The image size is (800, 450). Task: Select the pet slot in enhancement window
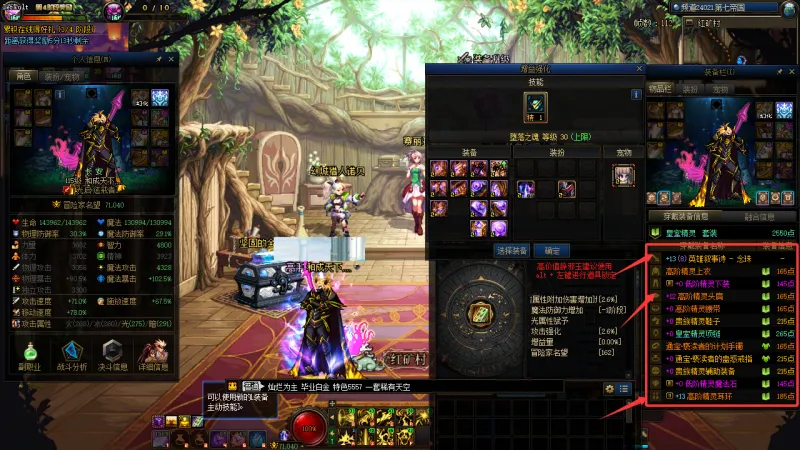coord(623,175)
